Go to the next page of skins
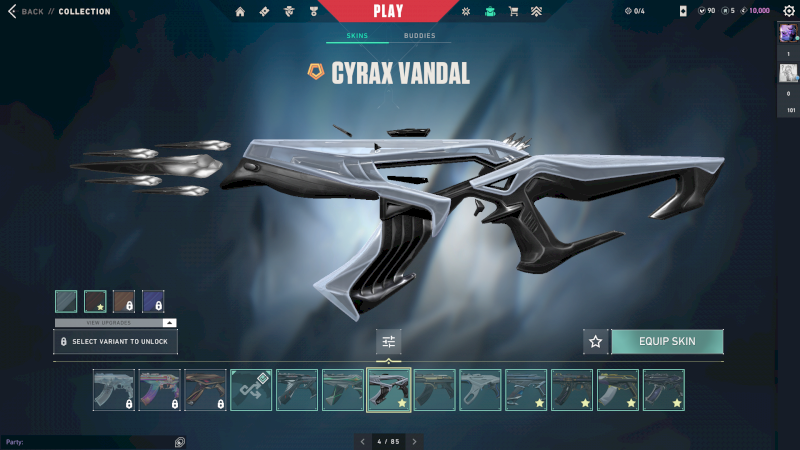 (x=415, y=441)
